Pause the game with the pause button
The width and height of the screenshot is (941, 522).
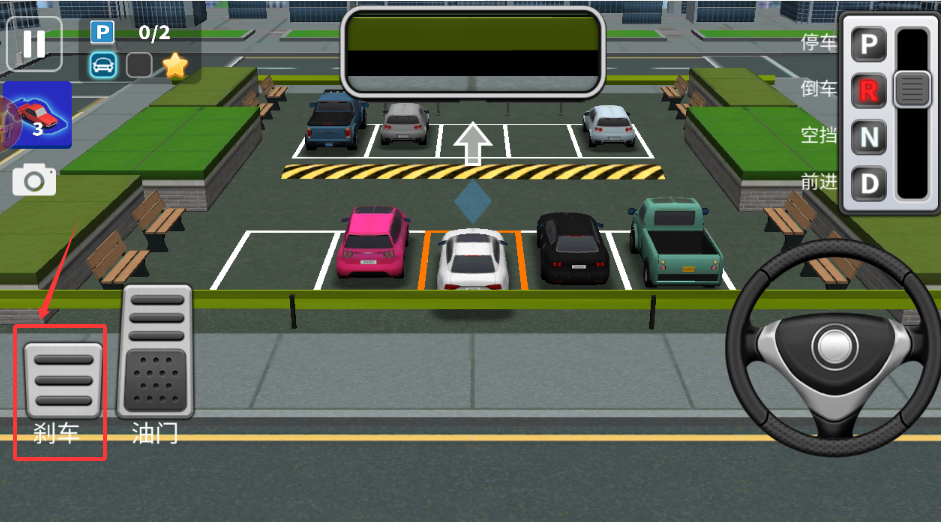34,44
